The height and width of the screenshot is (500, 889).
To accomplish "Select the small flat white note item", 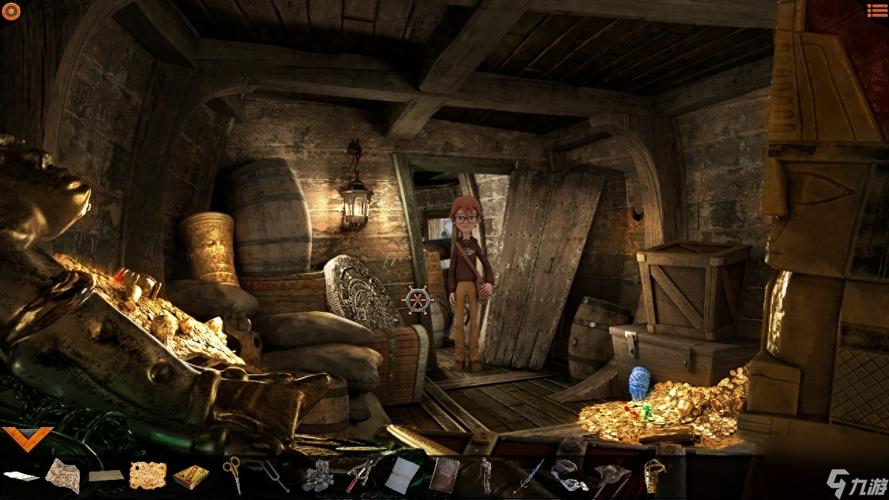I will point(20,475).
